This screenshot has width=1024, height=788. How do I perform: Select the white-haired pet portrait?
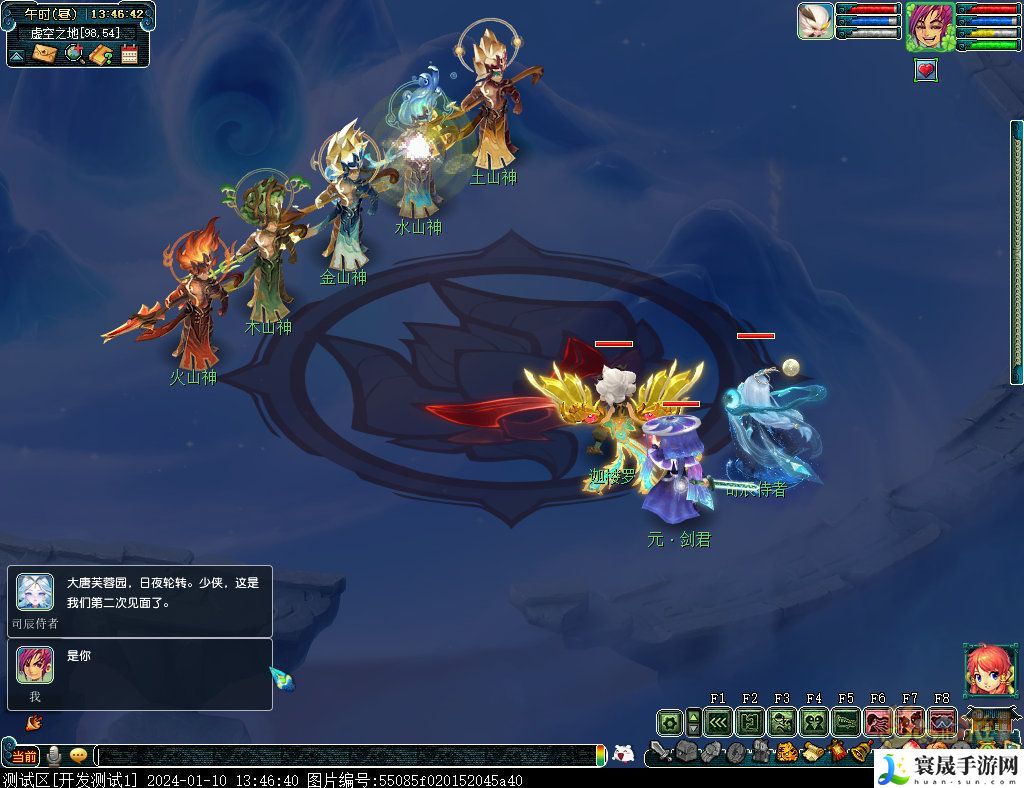tap(815, 21)
